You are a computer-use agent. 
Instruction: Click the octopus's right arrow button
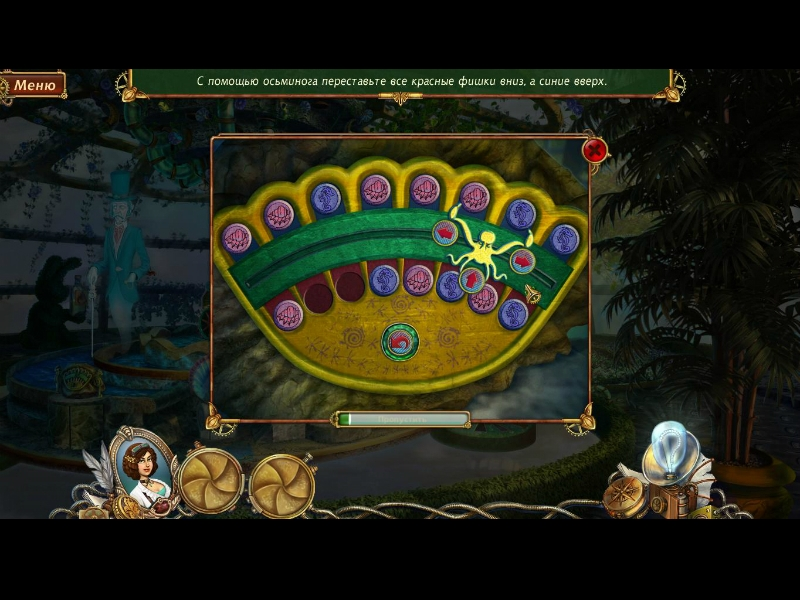(x=522, y=262)
